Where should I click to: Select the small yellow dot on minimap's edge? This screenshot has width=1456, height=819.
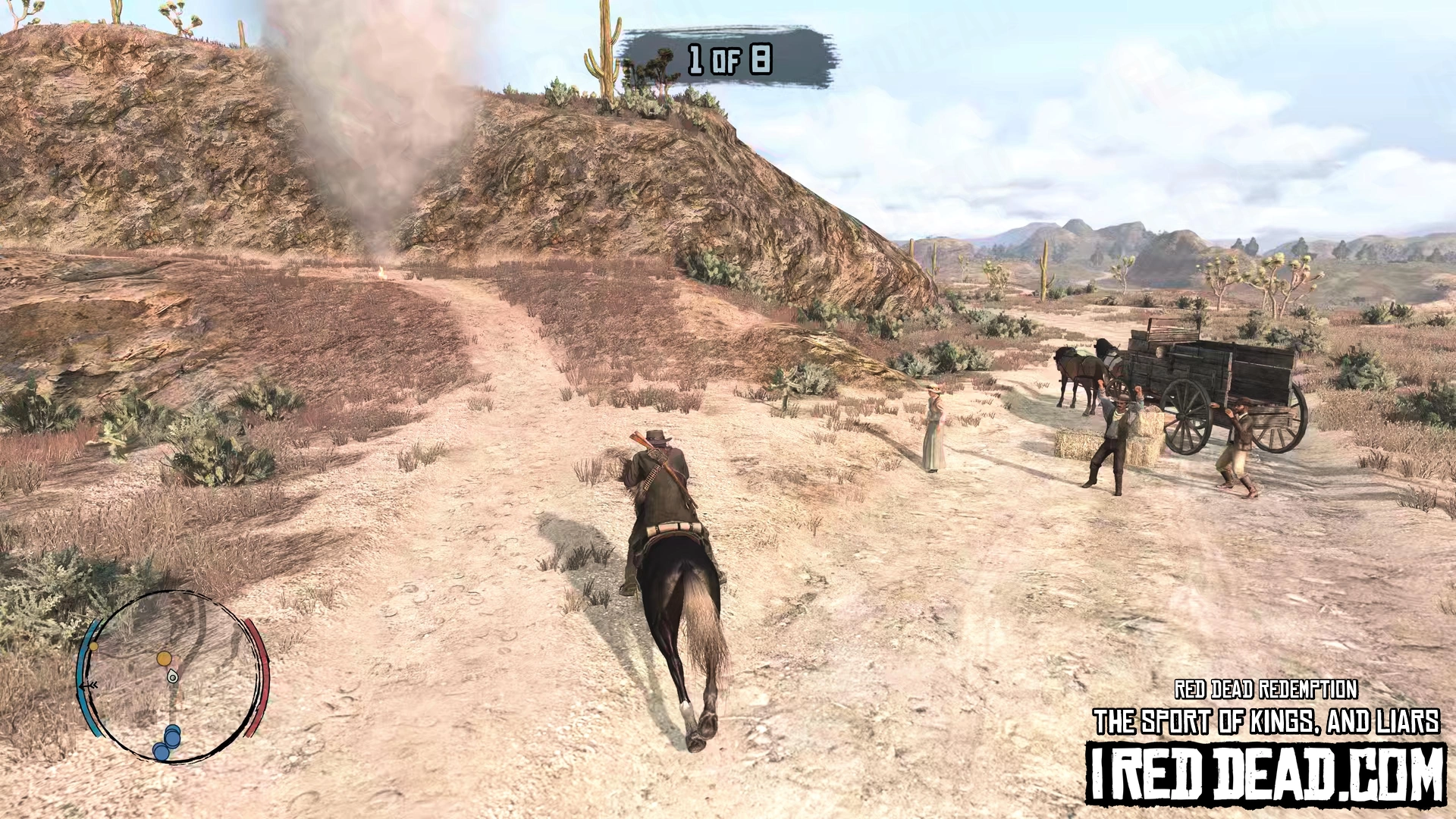click(94, 647)
